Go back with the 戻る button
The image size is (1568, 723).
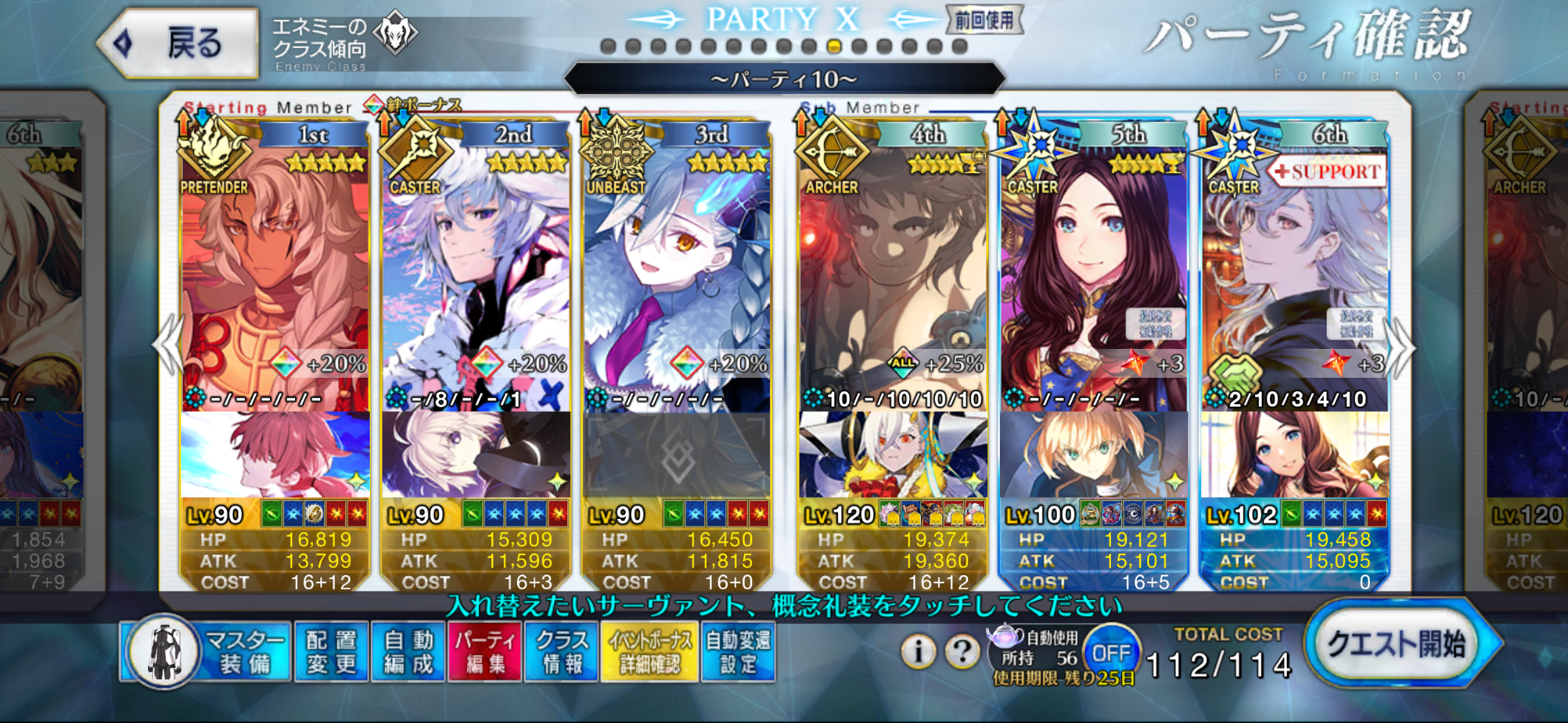pos(180,43)
